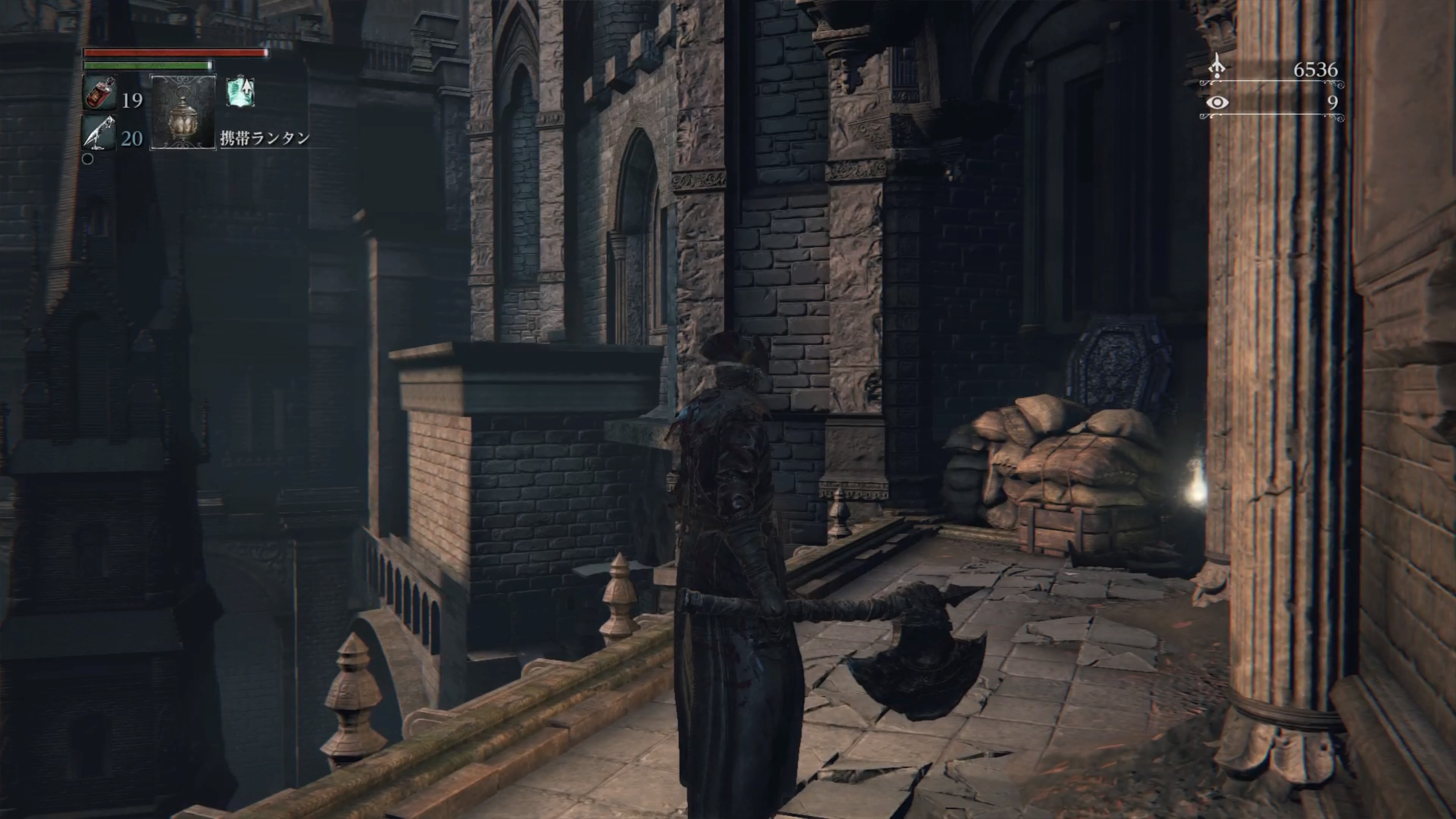Select the quicksilver bullet icon
This screenshot has height=819, width=1456.
pos(99,133)
